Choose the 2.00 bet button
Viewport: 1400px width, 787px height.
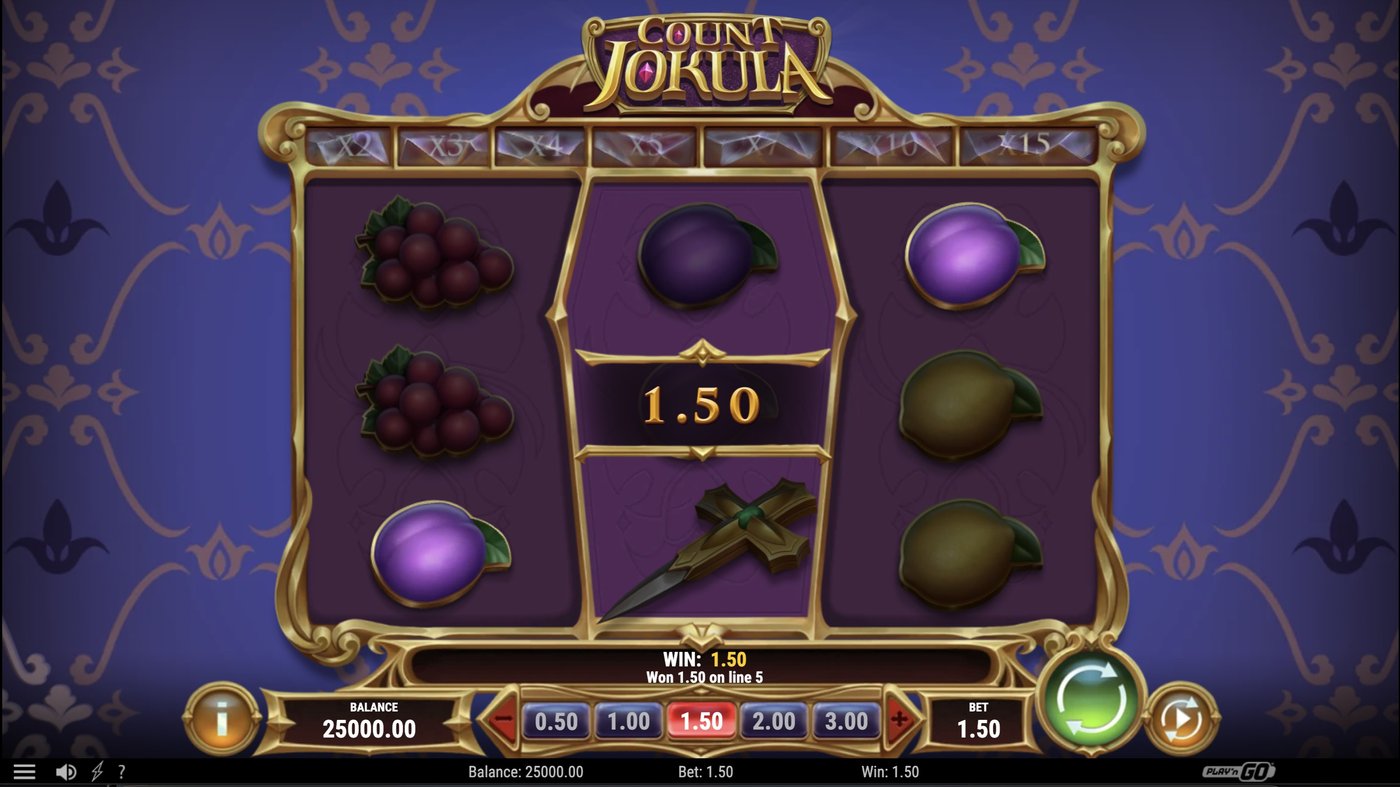pyautogui.click(x=773, y=721)
